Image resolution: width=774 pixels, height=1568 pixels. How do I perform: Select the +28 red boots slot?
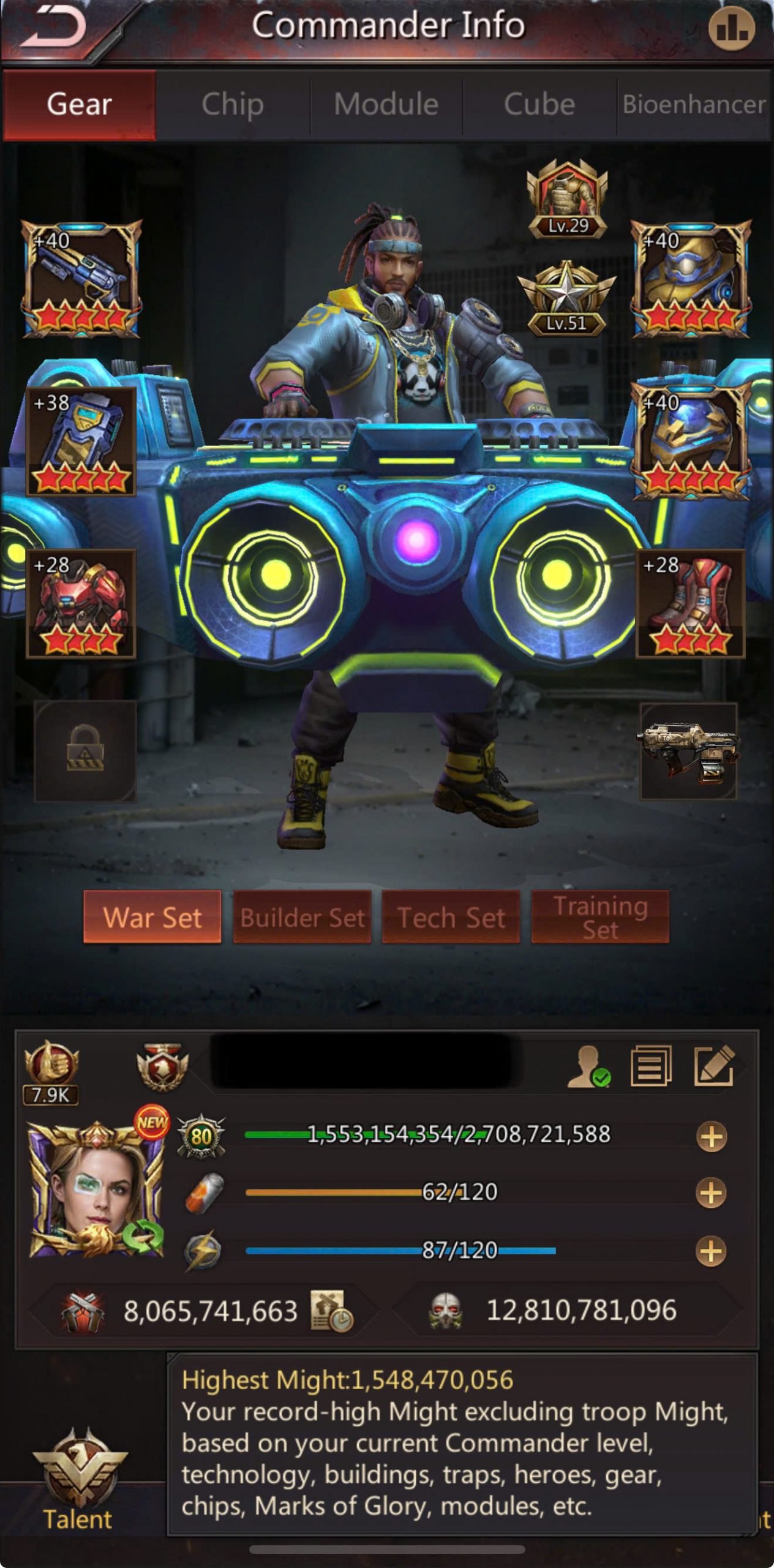690,604
